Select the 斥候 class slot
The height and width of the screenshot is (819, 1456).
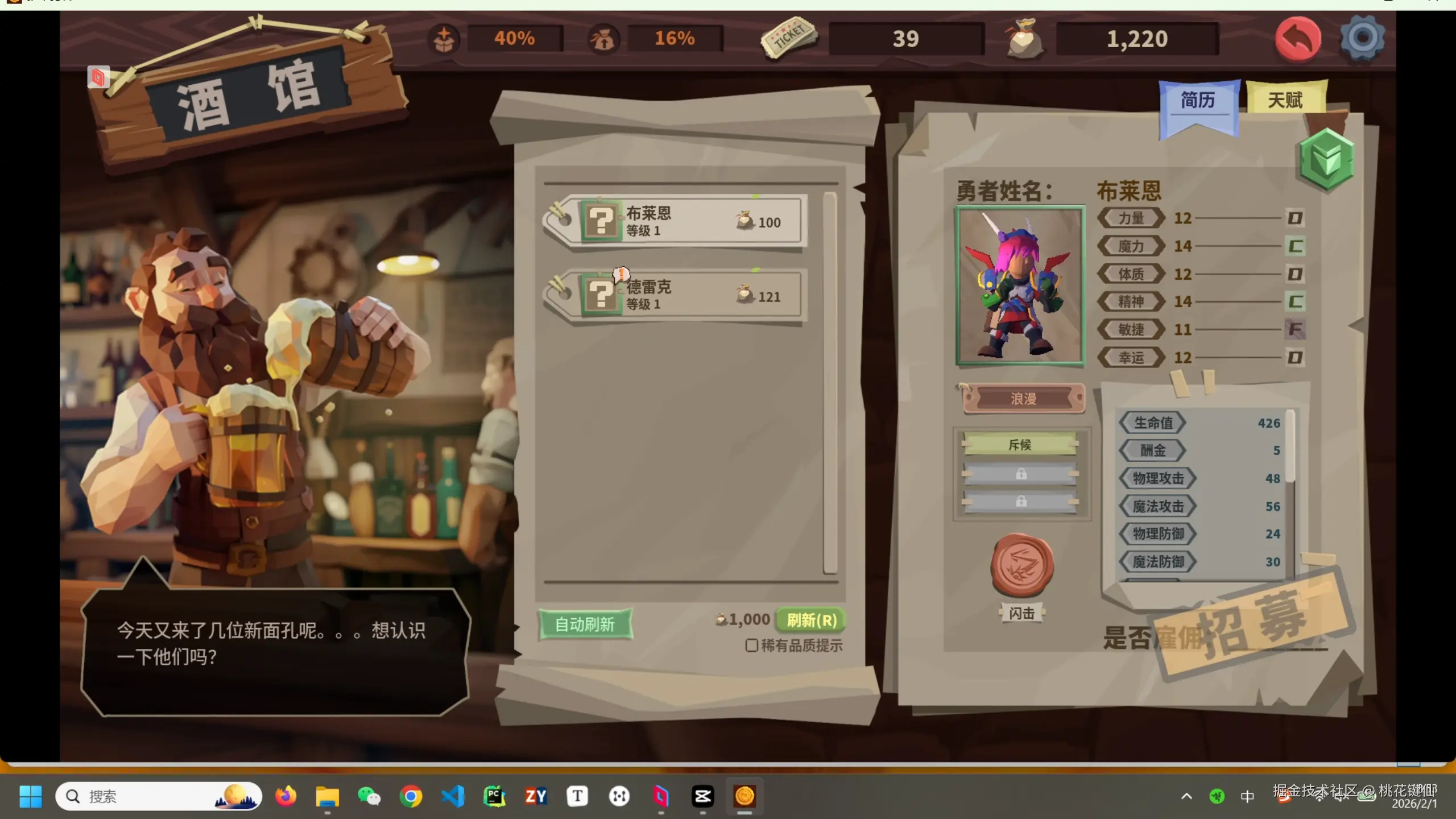1020,445
